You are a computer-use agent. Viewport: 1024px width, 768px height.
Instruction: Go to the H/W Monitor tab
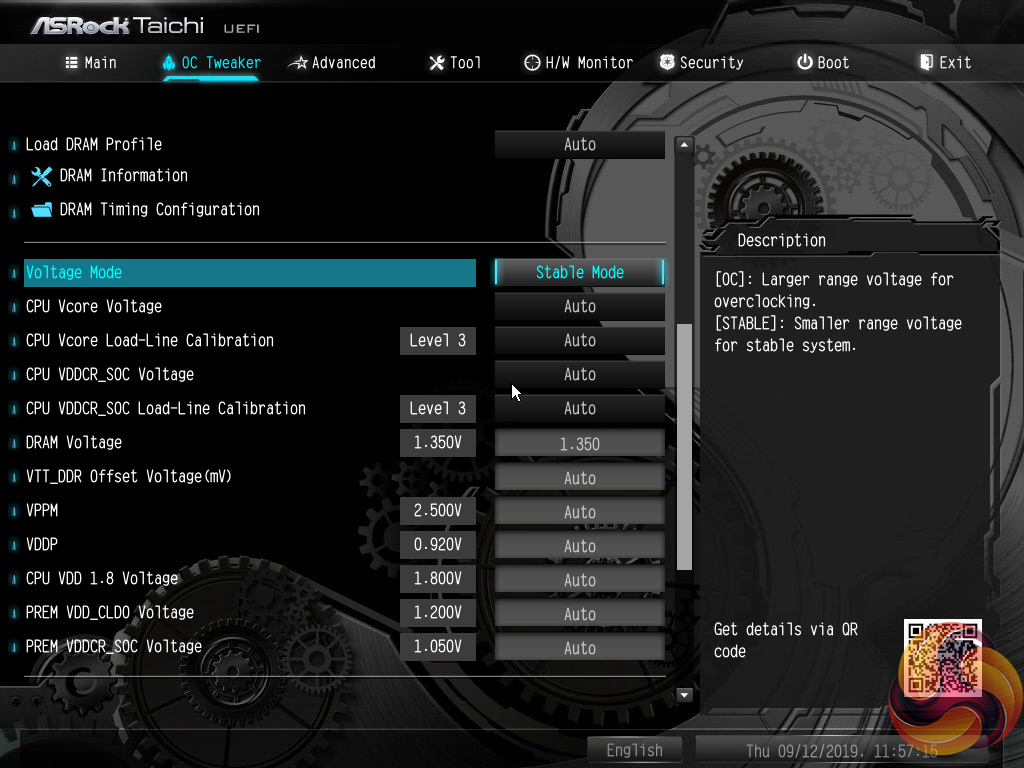578,62
